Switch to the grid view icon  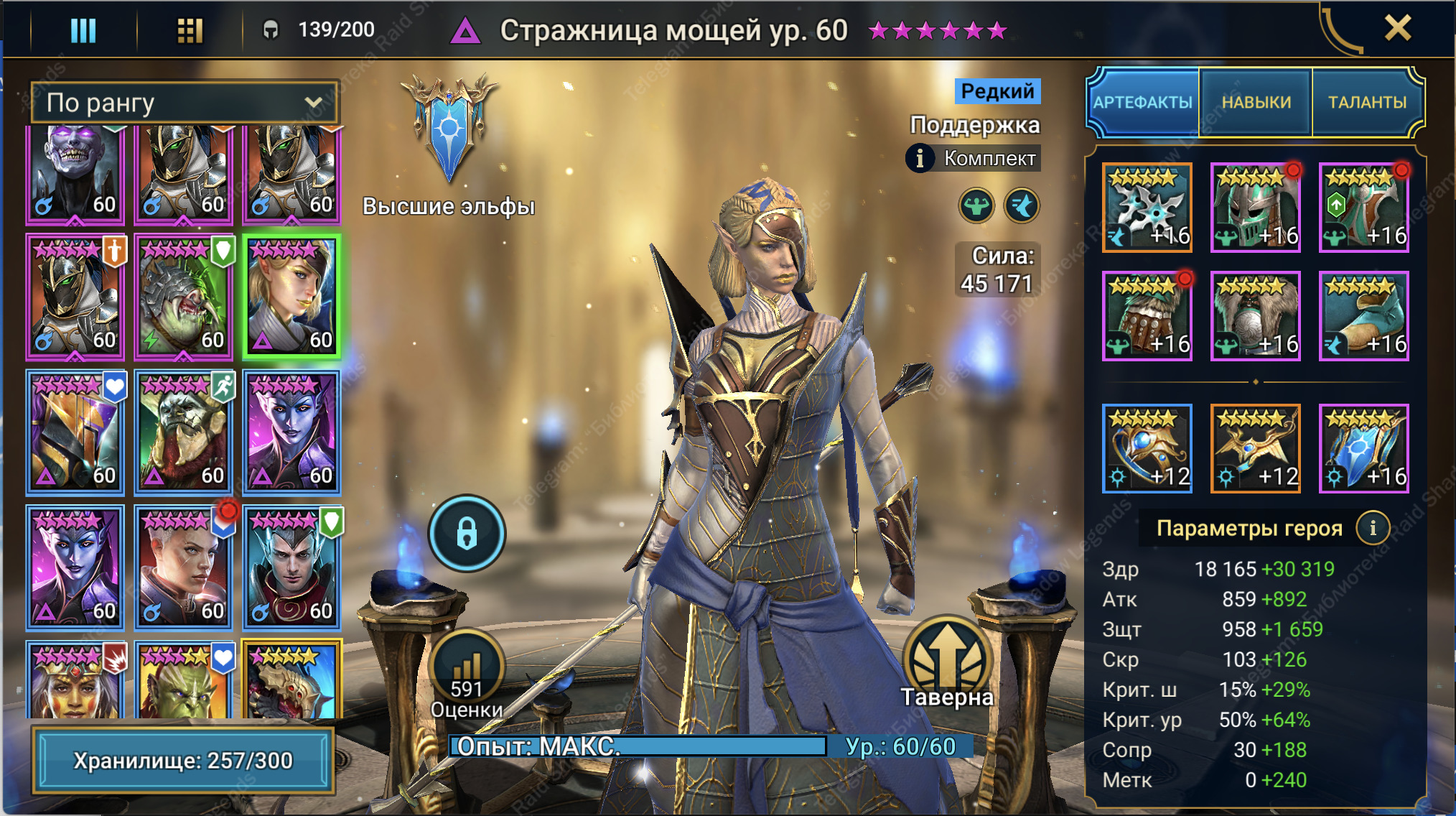[x=190, y=30]
